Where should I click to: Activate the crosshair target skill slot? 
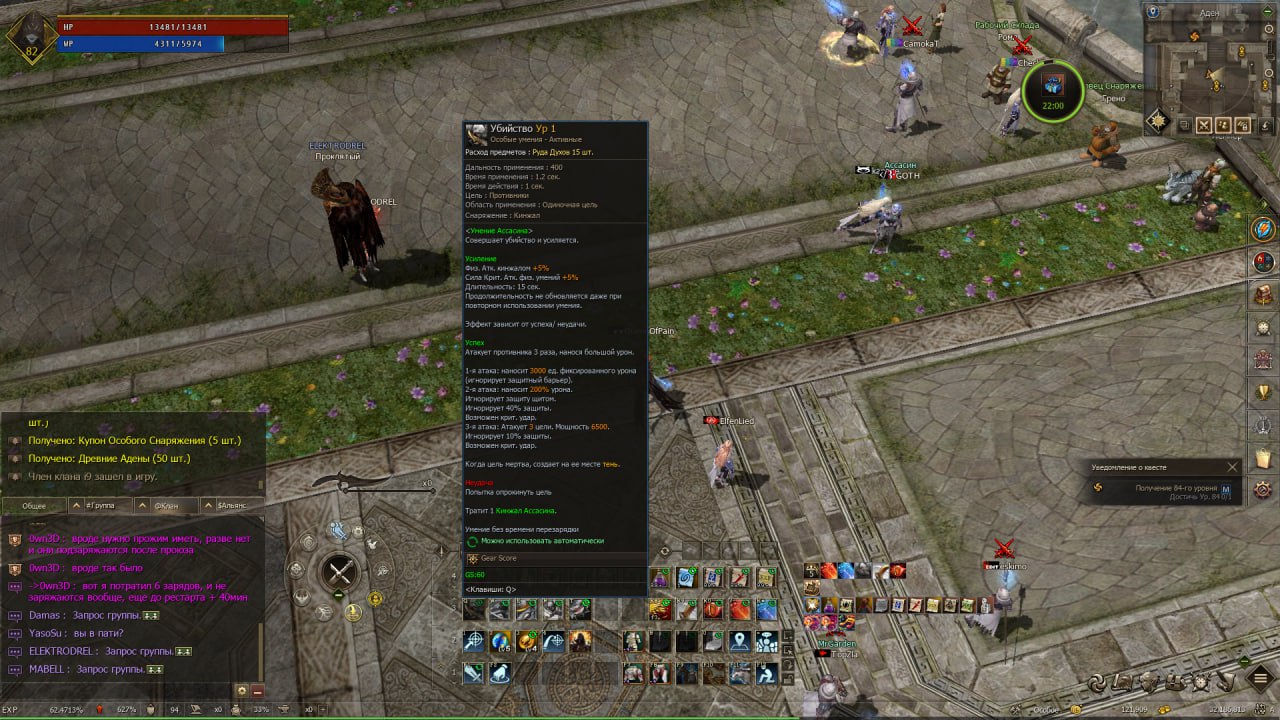(474, 641)
